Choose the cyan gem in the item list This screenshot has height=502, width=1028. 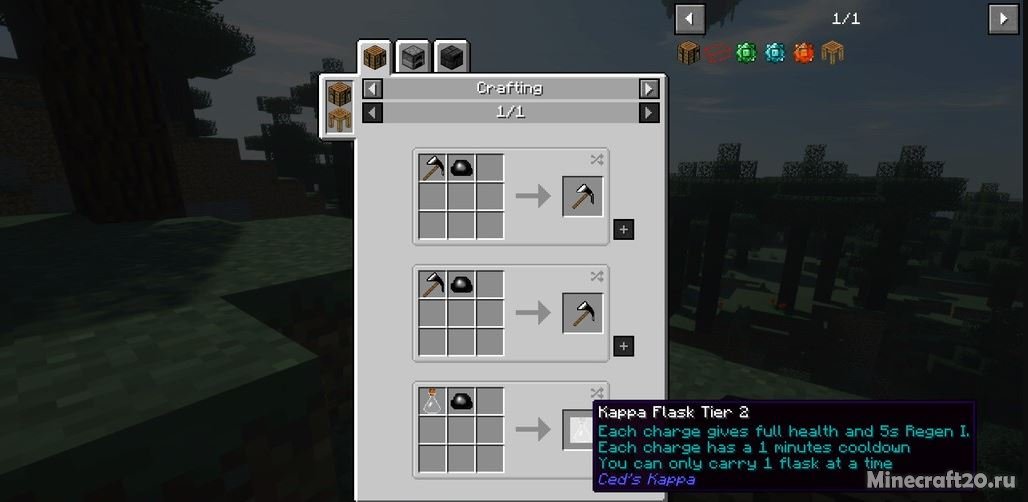tap(775, 52)
